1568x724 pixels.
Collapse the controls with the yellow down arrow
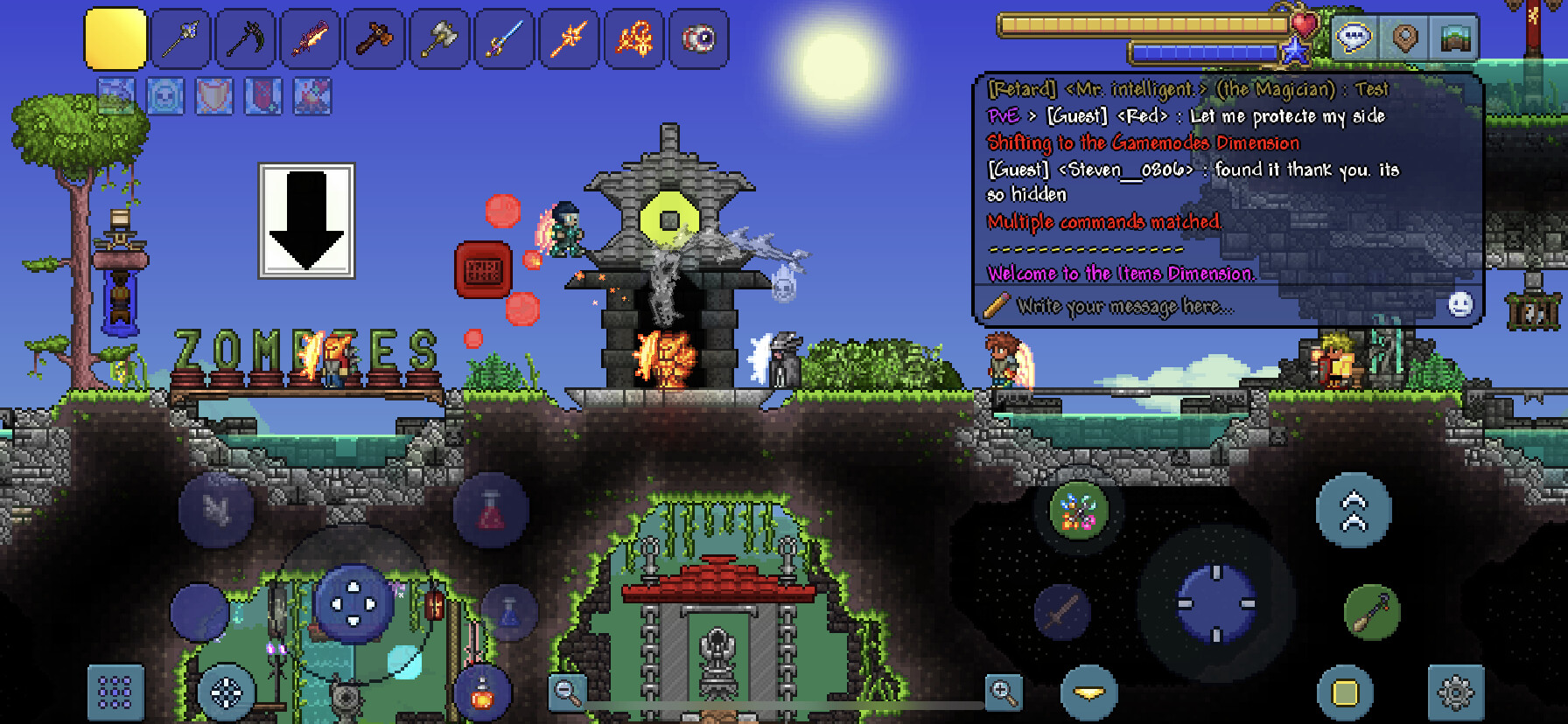[1088, 693]
